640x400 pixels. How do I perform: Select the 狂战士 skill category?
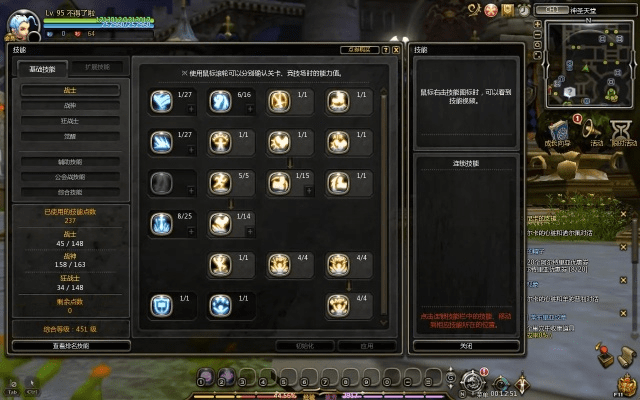pyautogui.click(x=70, y=121)
